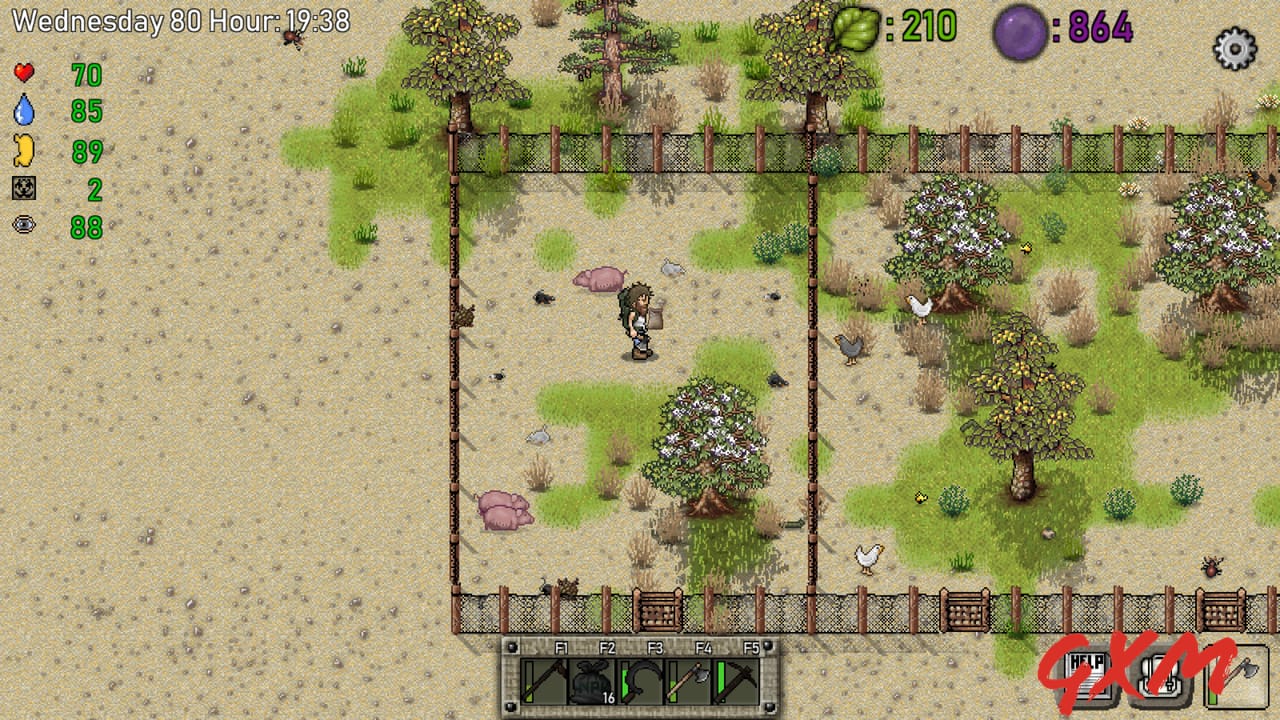Image resolution: width=1280 pixels, height=720 pixels.
Task: Click the radiation hazard indicator icon
Action: click(x=23, y=188)
